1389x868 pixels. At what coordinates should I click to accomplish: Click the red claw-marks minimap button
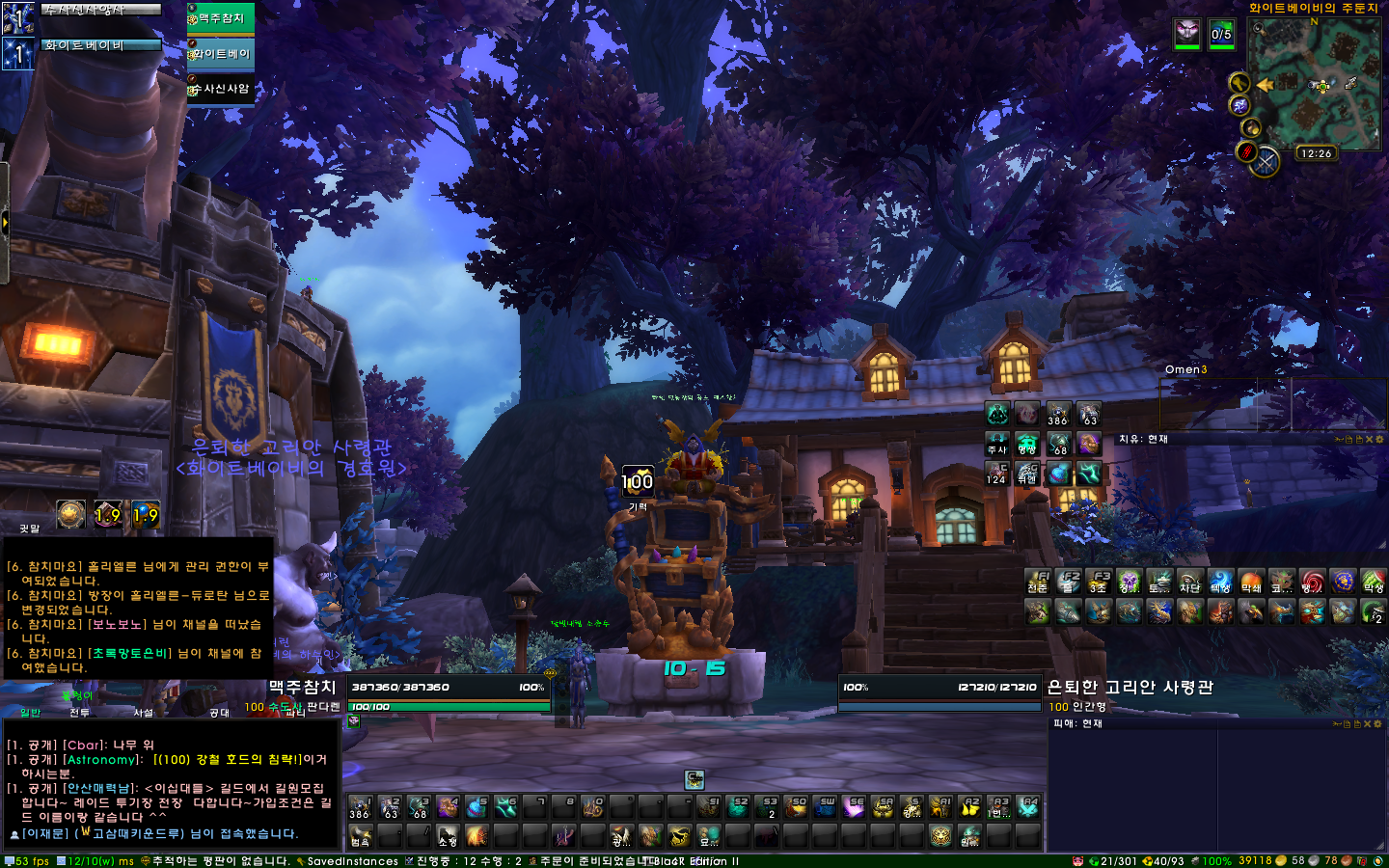[1246, 151]
